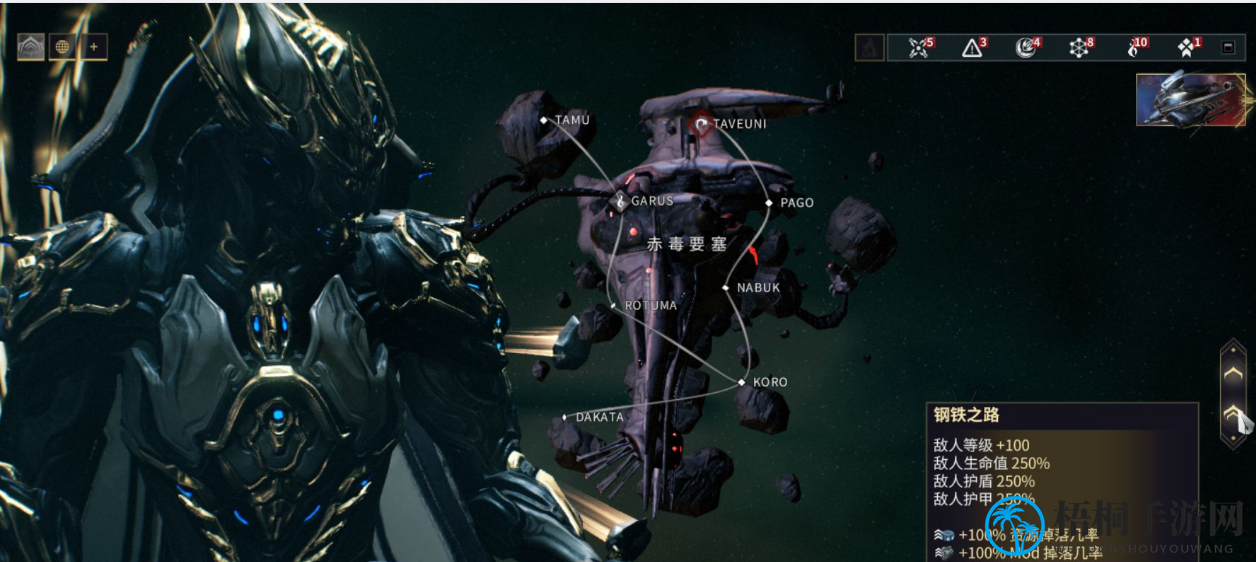The height and width of the screenshot is (562, 1256).
Task: Open the crossed-blades alerts icon showing 5
Action: [x=919, y=47]
